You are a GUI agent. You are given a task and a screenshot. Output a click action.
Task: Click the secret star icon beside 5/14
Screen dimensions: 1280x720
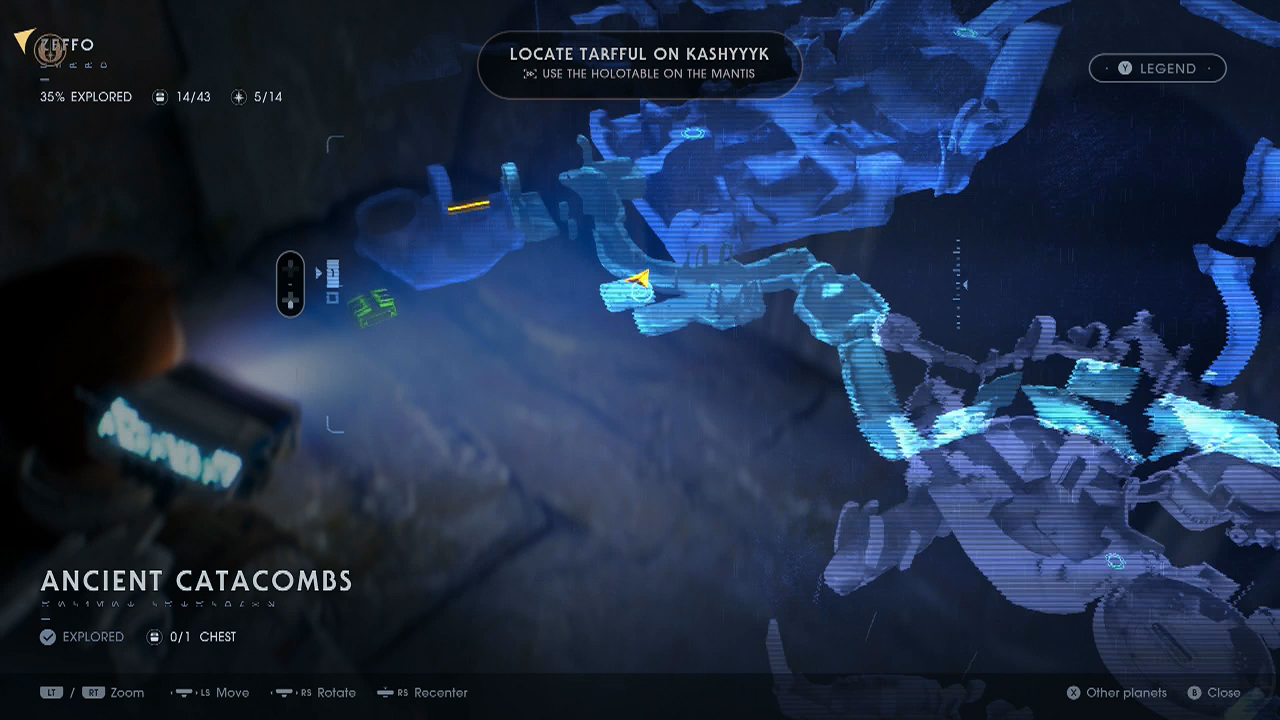(x=238, y=97)
